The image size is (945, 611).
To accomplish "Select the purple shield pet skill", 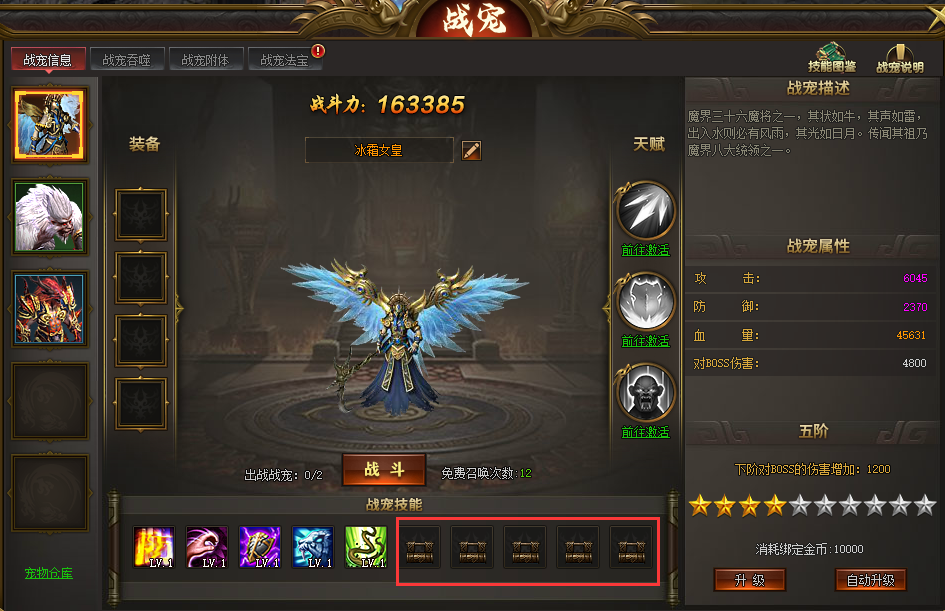I will tap(260, 547).
